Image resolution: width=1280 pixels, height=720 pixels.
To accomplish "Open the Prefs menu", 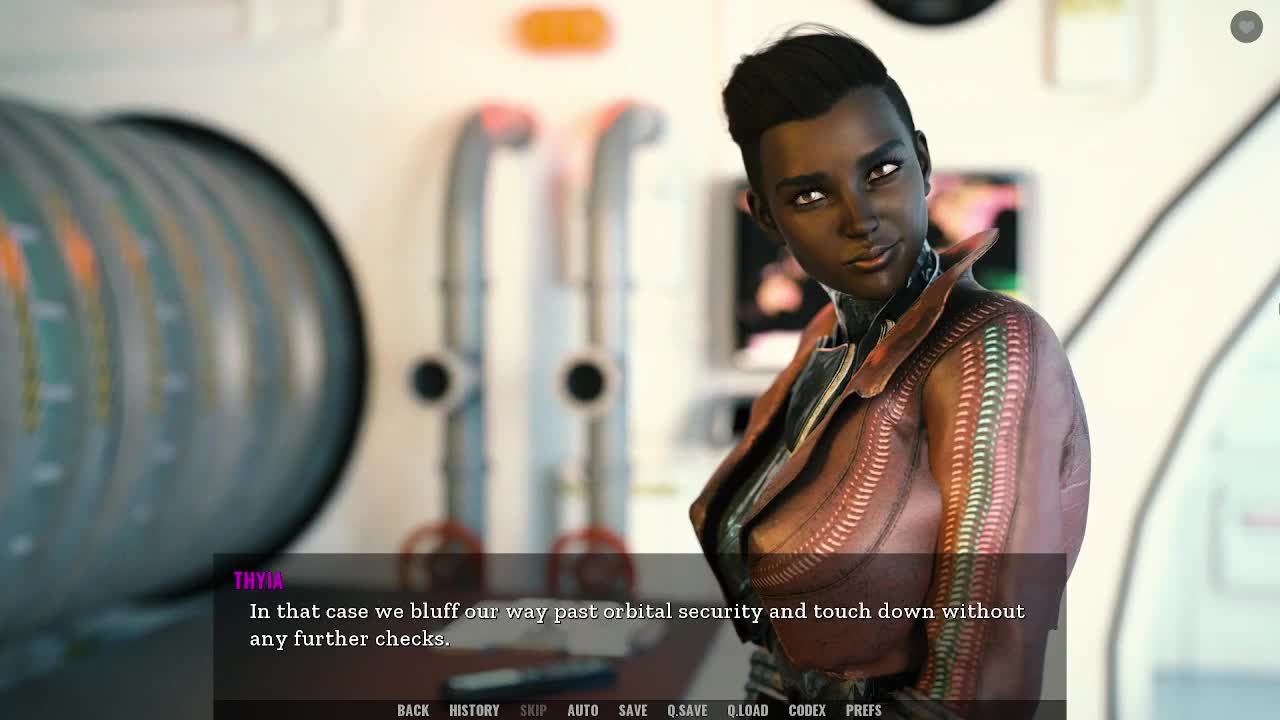I will [863, 710].
